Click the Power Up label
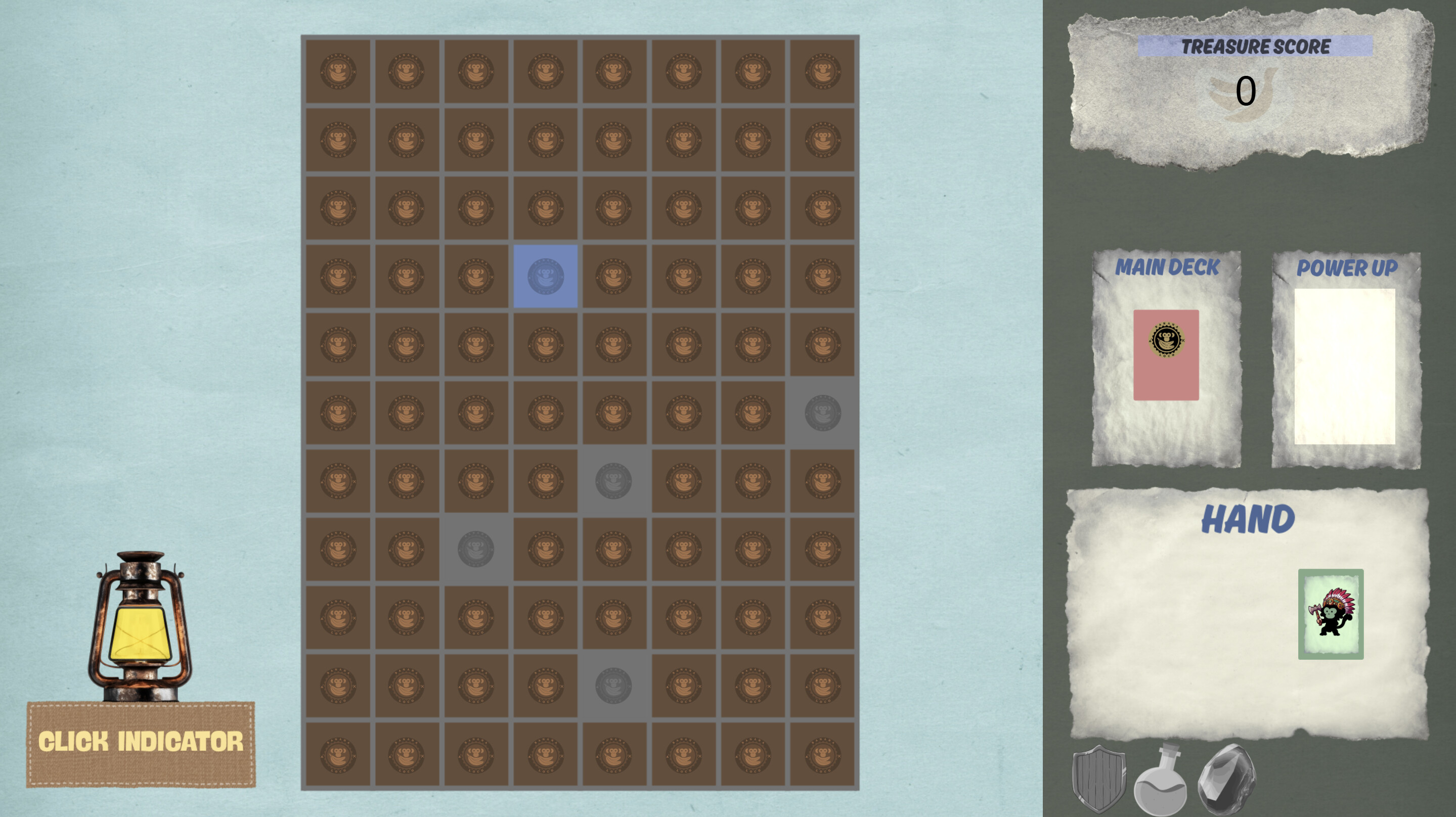The image size is (1456, 817). [x=1349, y=268]
